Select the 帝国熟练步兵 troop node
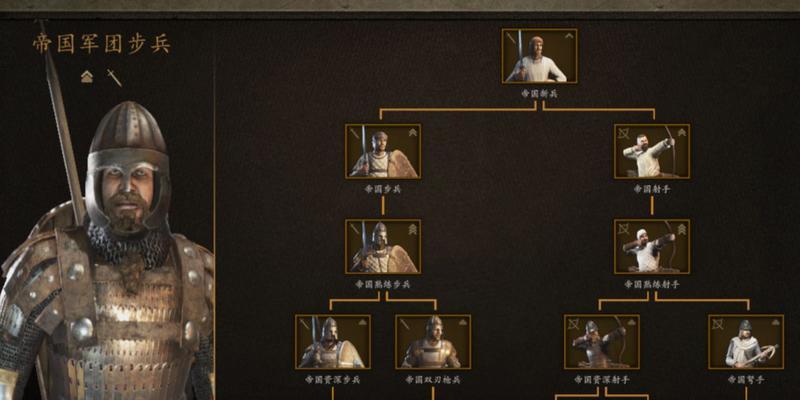The width and height of the screenshot is (800, 400). [383, 247]
